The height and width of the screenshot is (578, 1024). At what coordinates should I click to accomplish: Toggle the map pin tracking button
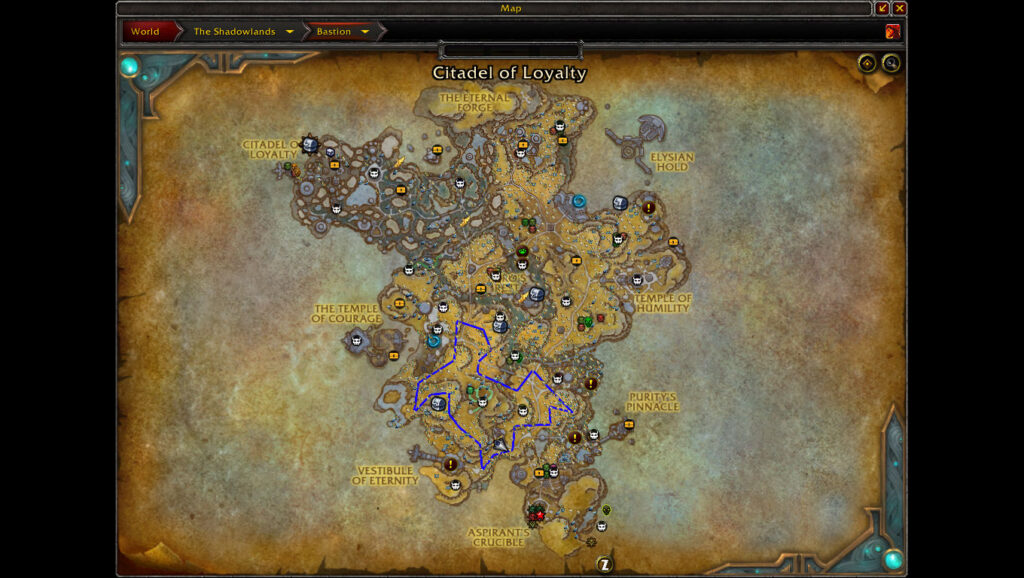click(867, 64)
